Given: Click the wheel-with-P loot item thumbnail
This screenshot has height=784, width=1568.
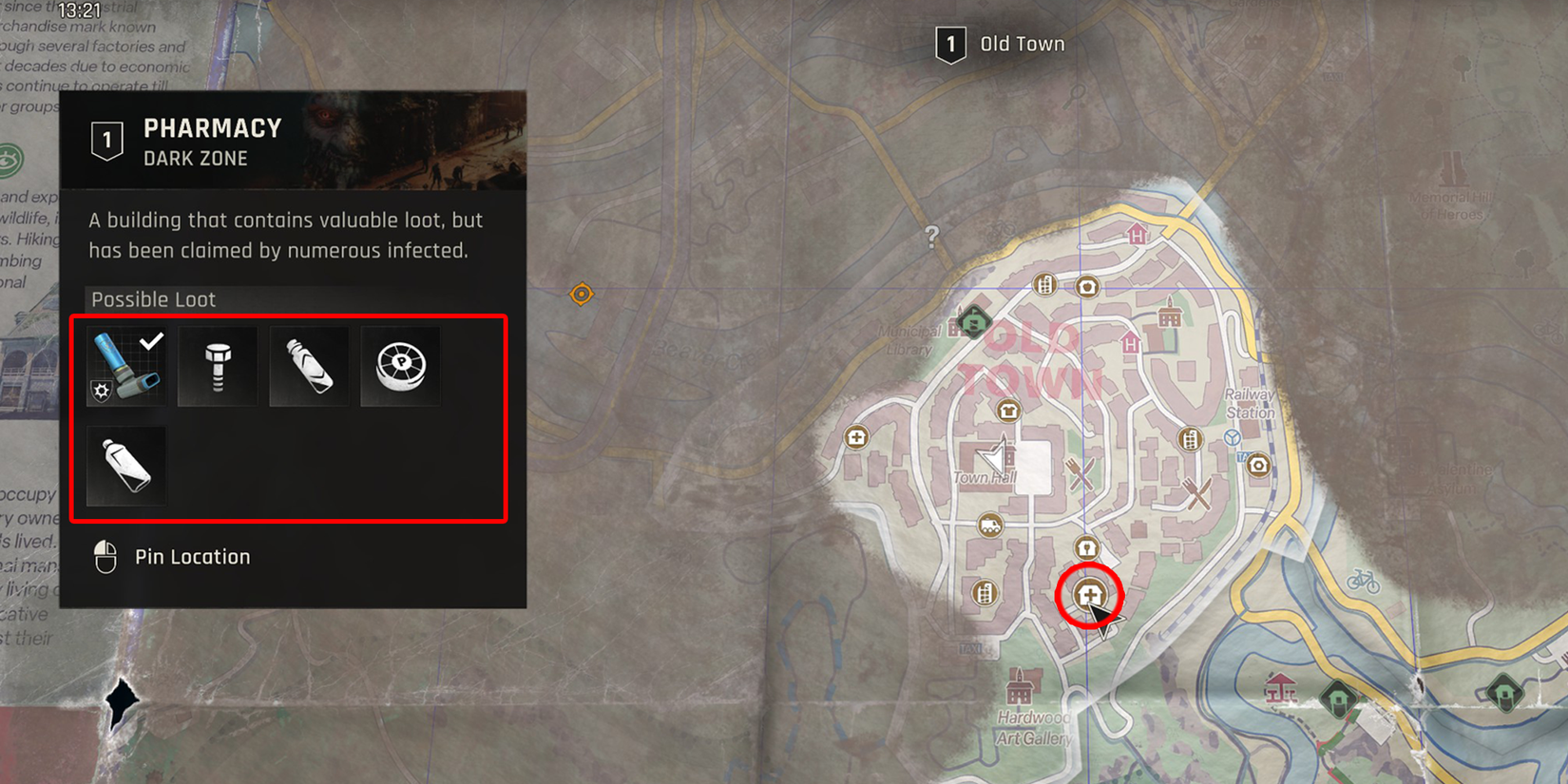Looking at the screenshot, I should [x=400, y=366].
